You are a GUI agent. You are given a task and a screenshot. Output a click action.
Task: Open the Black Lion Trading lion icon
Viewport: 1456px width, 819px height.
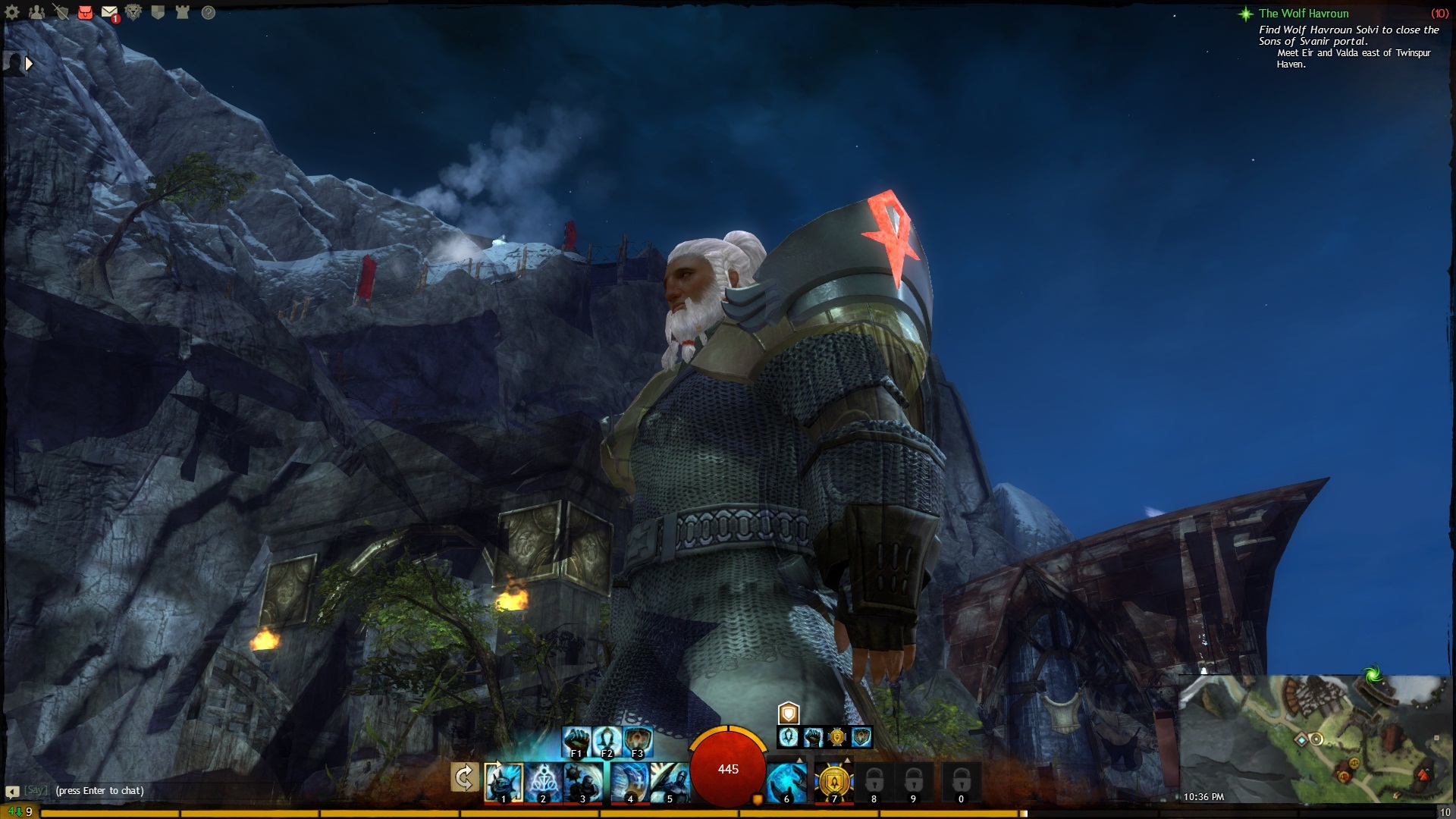133,12
